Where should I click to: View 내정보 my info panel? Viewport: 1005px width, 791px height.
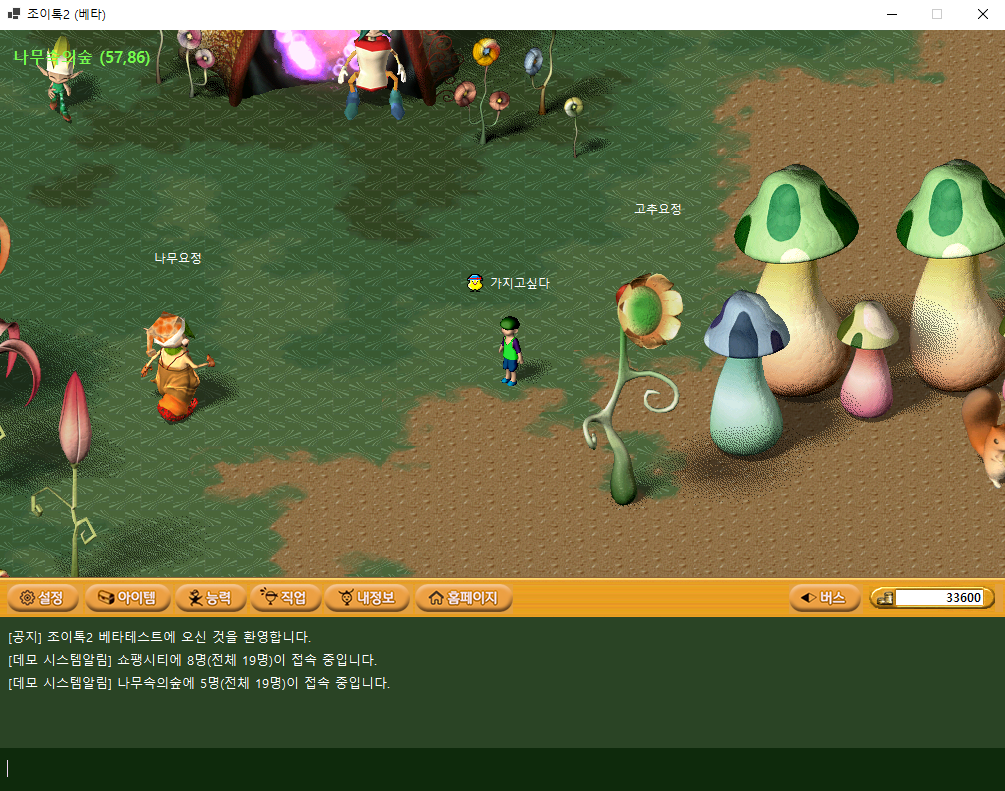pyautogui.click(x=367, y=598)
